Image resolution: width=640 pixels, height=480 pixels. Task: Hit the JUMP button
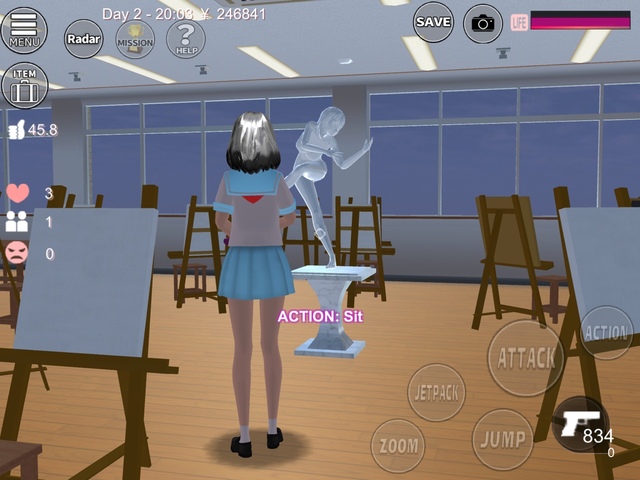(x=502, y=439)
